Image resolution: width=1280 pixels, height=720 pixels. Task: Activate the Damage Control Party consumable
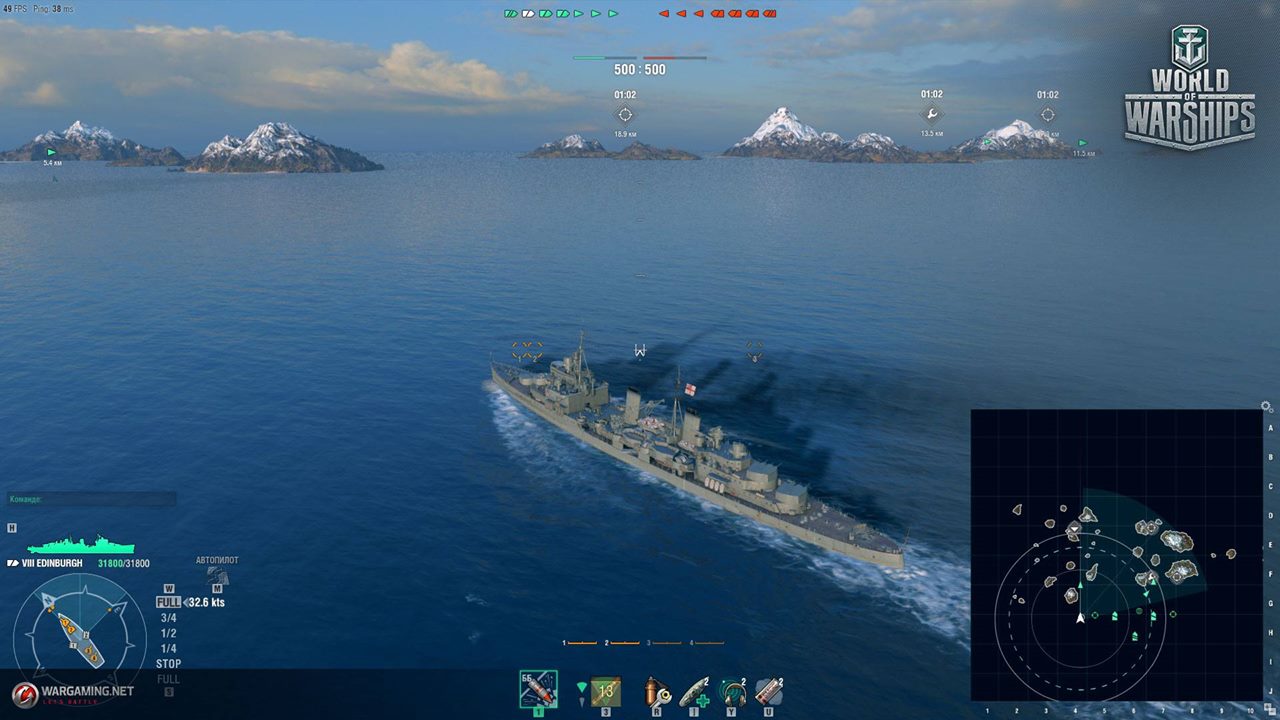(x=657, y=691)
